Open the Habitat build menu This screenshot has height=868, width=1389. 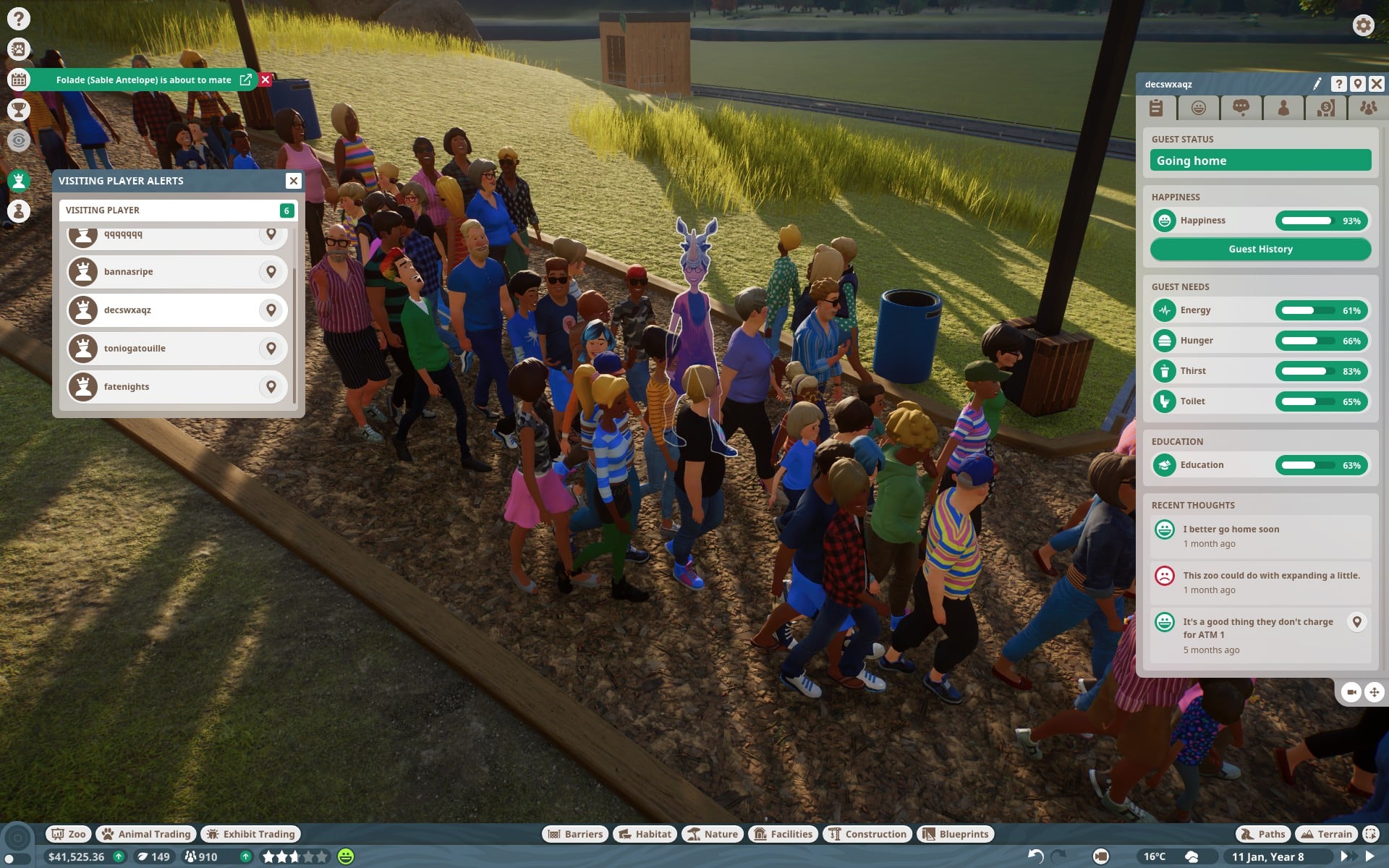tap(645, 834)
